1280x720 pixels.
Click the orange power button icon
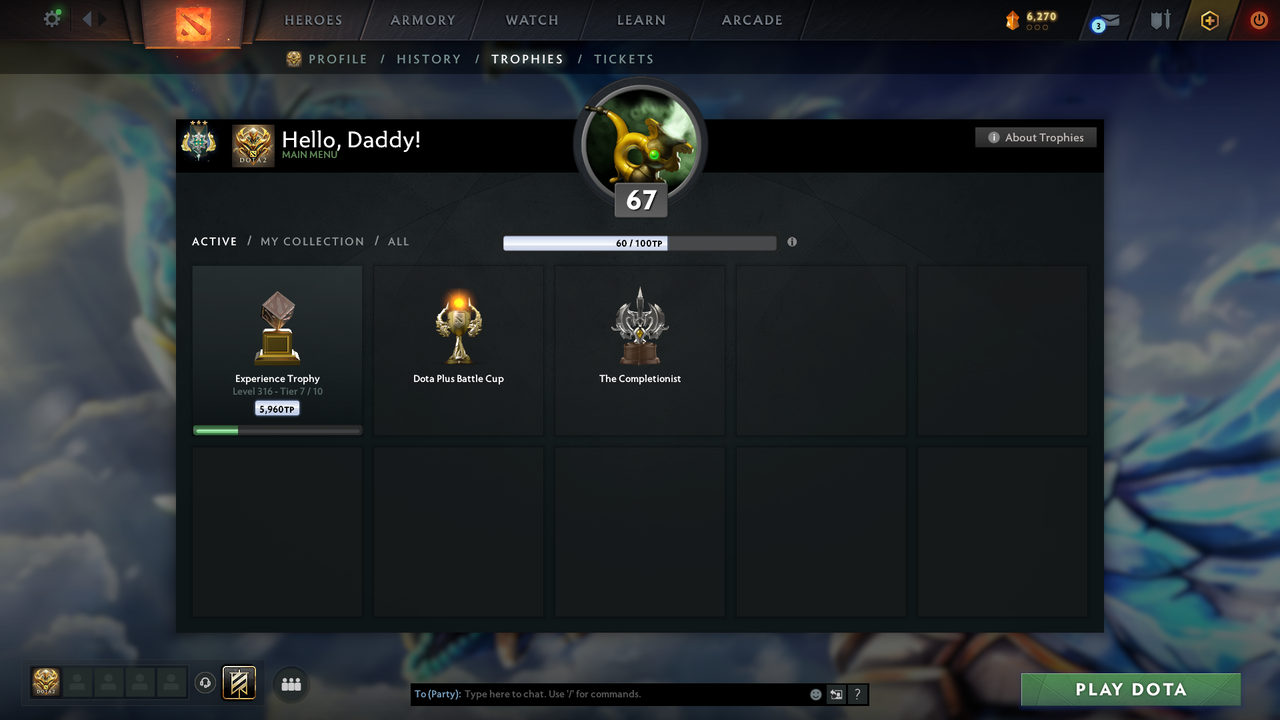1258,20
